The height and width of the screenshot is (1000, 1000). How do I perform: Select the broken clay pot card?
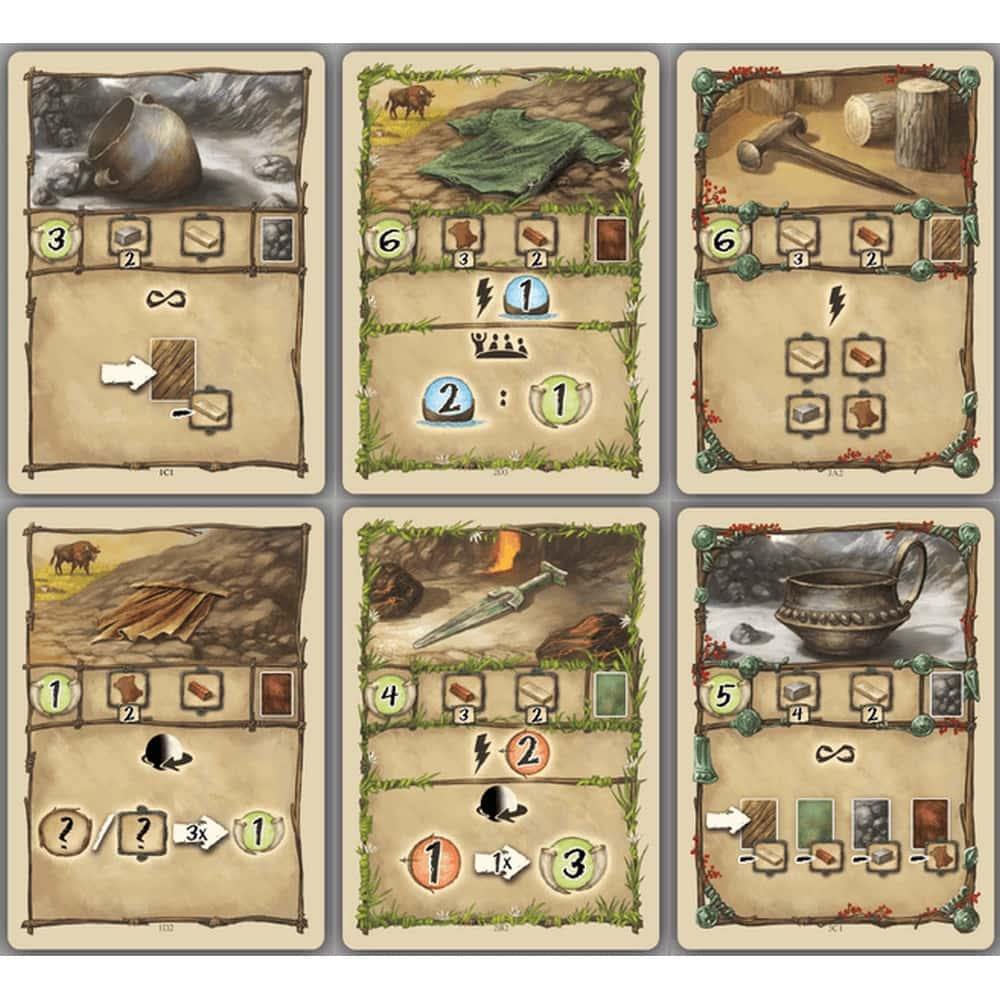tap(166, 270)
